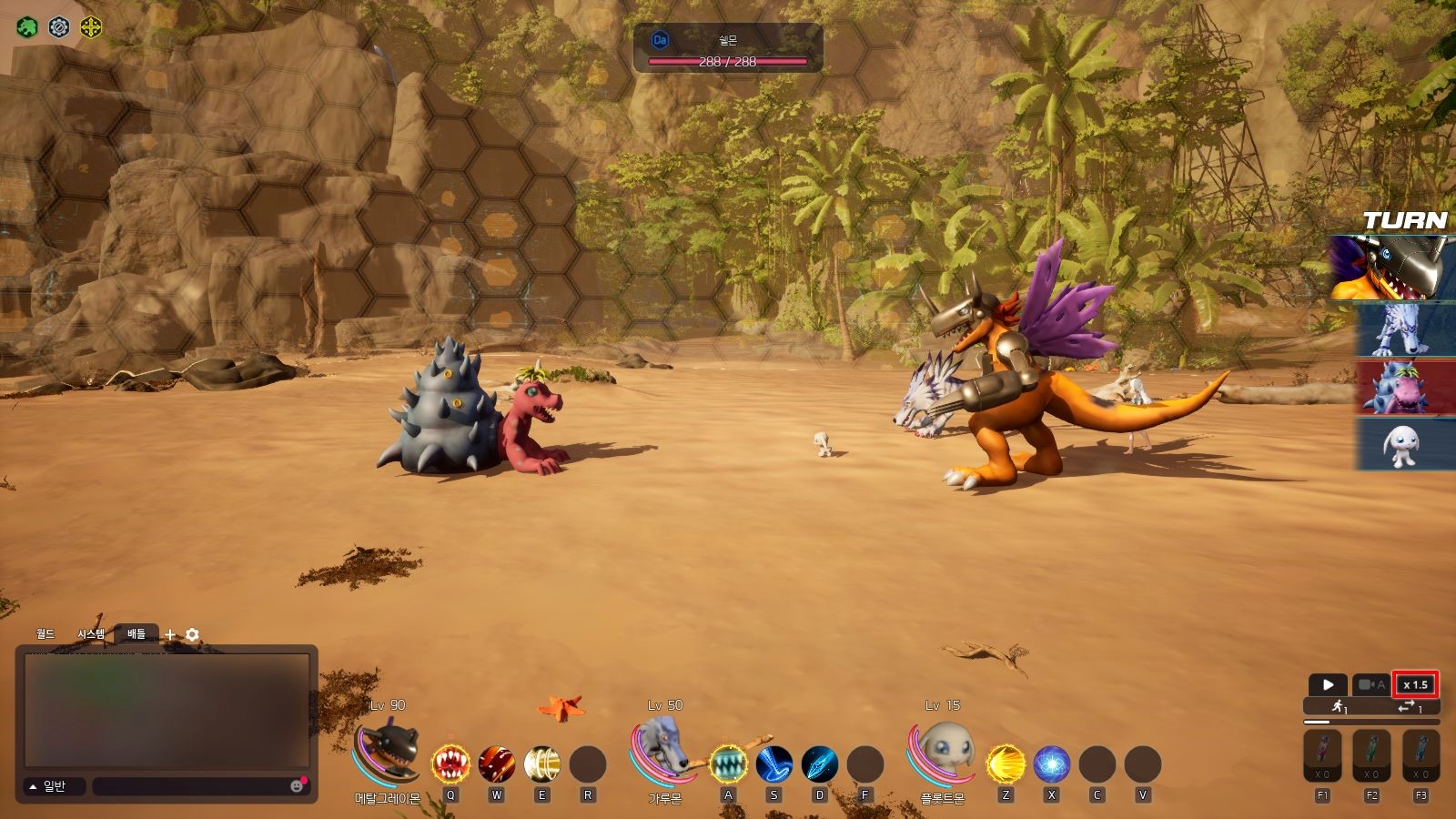Switch chat to the 월드 tab
This screenshot has height=819, width=1456.
[45, 634]
